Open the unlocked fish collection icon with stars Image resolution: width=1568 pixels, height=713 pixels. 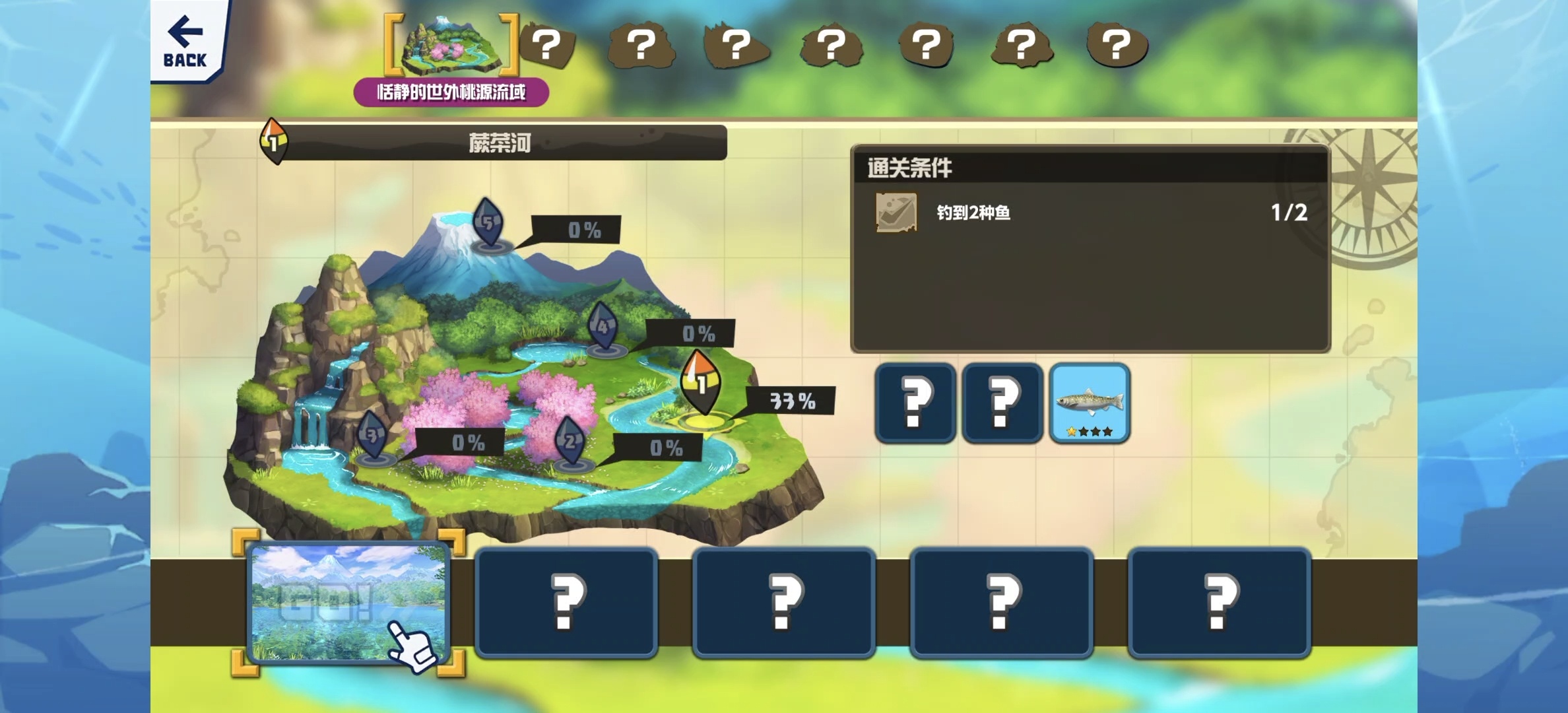coord(1089,403)
